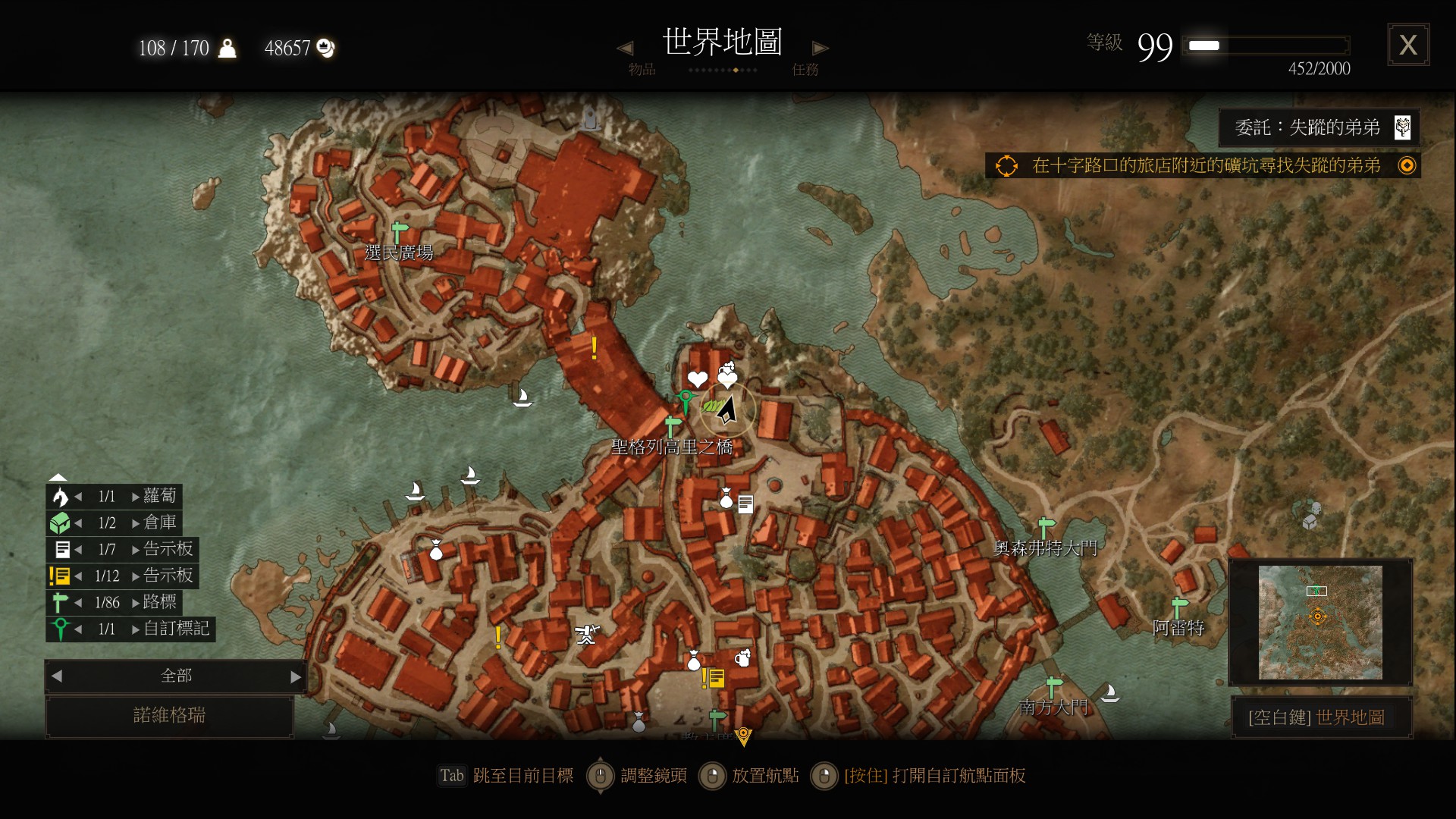The width and height of the screenshot is (1456, 819).
Task: Select the 失蹤的弟弟 tracked quest banner
Action: 1318,127
